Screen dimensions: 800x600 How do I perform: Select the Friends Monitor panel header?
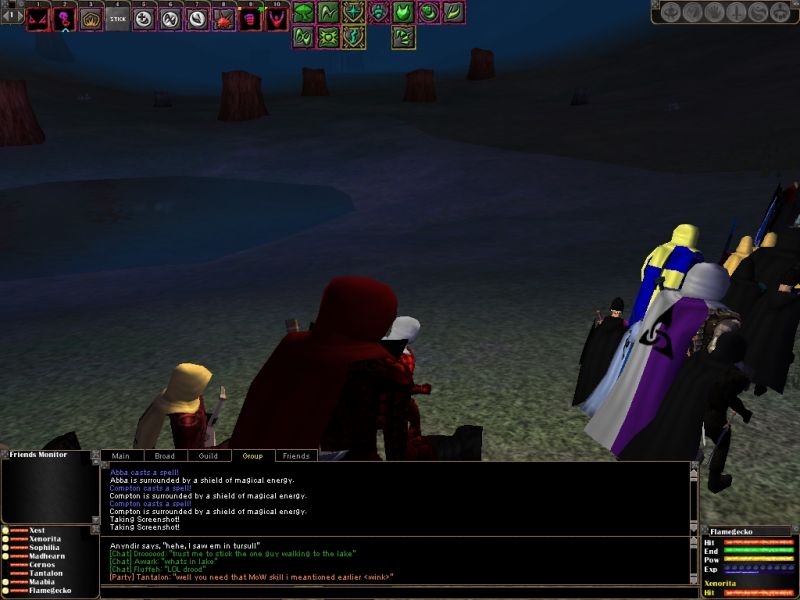pyautogui.click(x=38, y=455)
